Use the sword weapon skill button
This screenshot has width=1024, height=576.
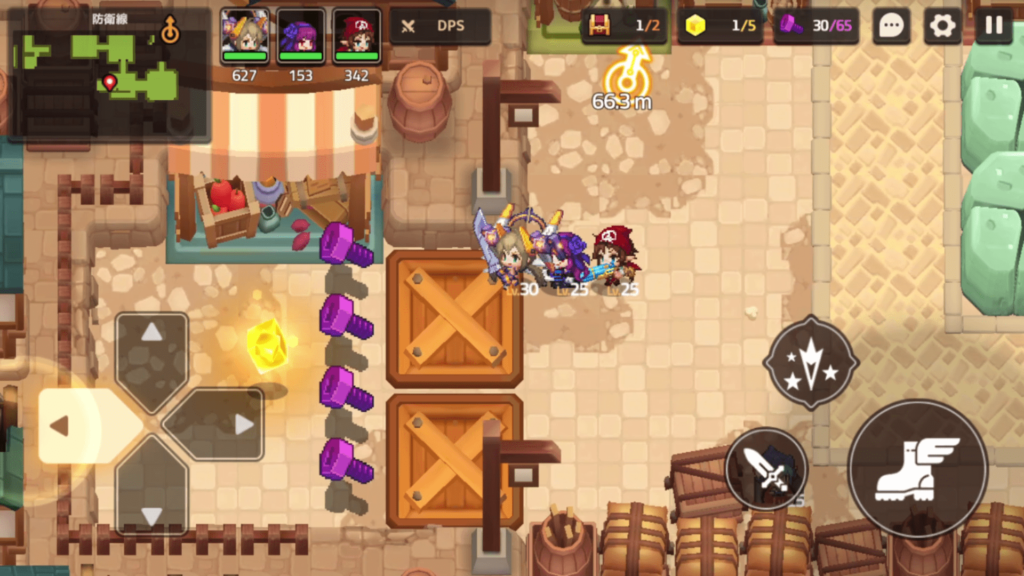[767, 469]
